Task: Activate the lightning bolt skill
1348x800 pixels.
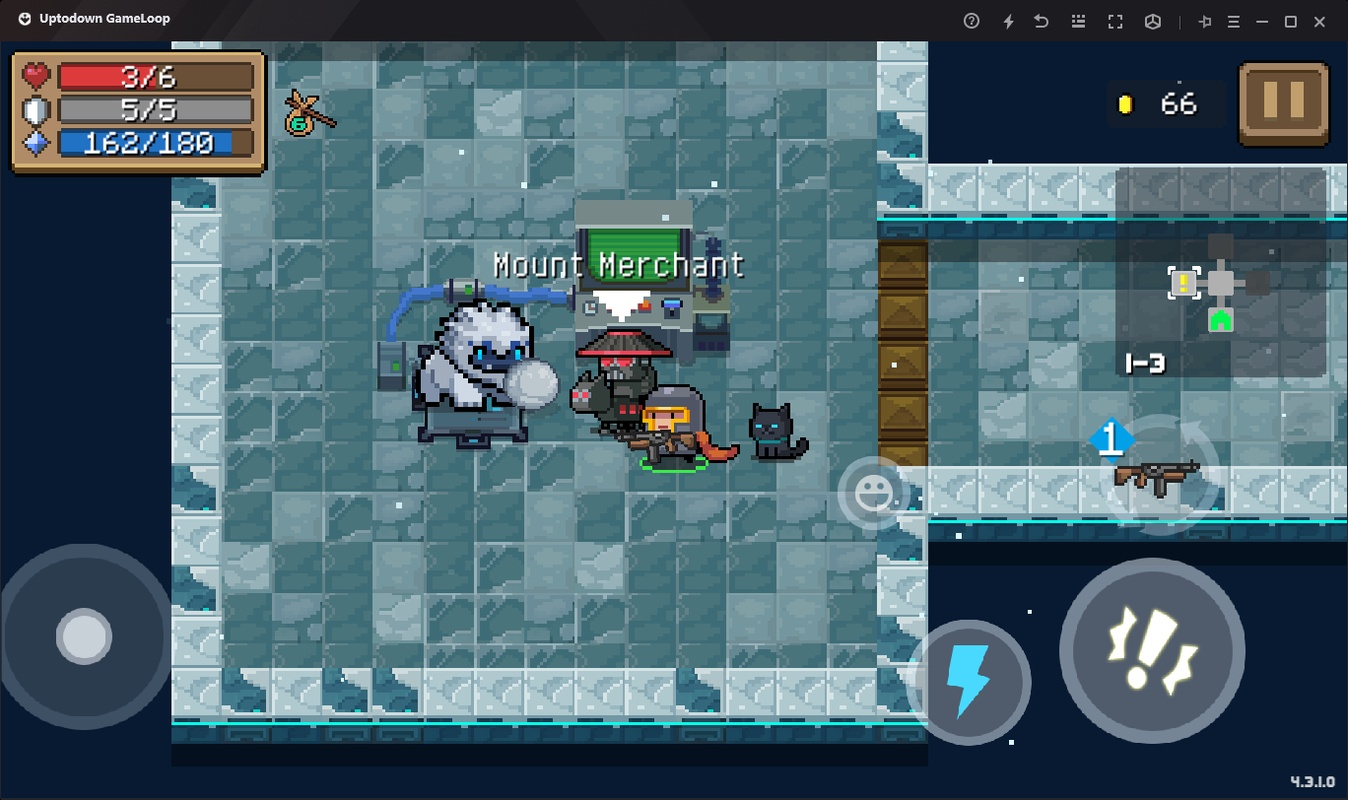Action: (x=968, y=682)
